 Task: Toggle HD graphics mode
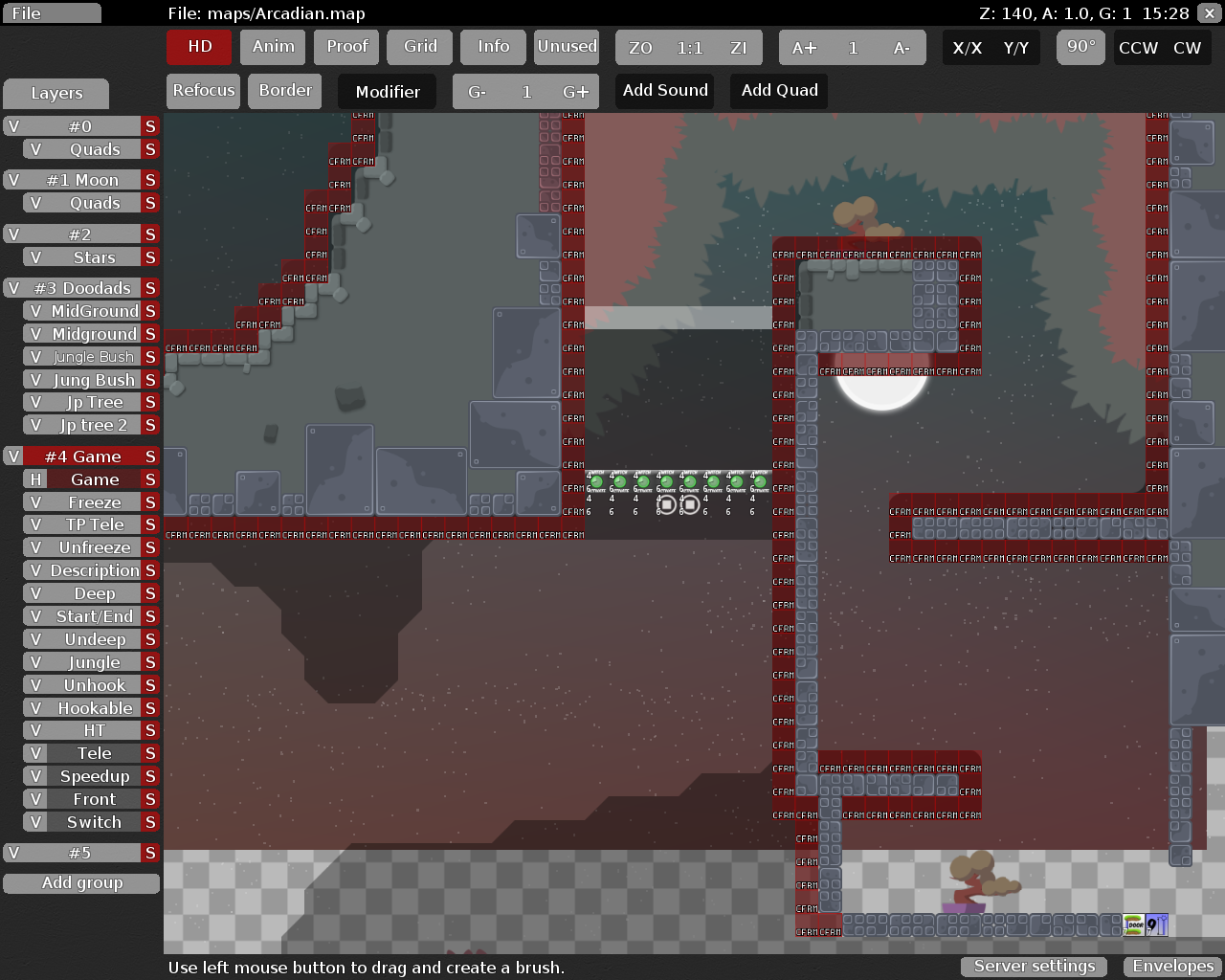point(198,46)
